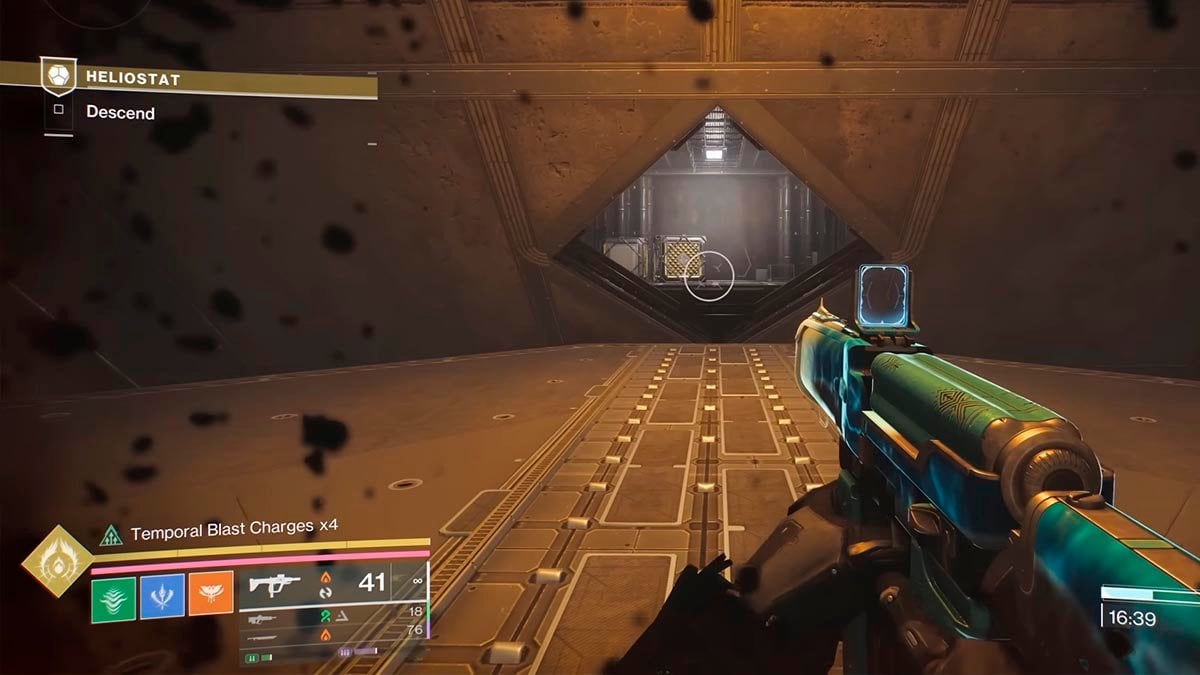Image resolution: width=1200 pixels, height=675 pixels.
Task: Switch to the third weapon slot
Action: [x=330, y=636]
